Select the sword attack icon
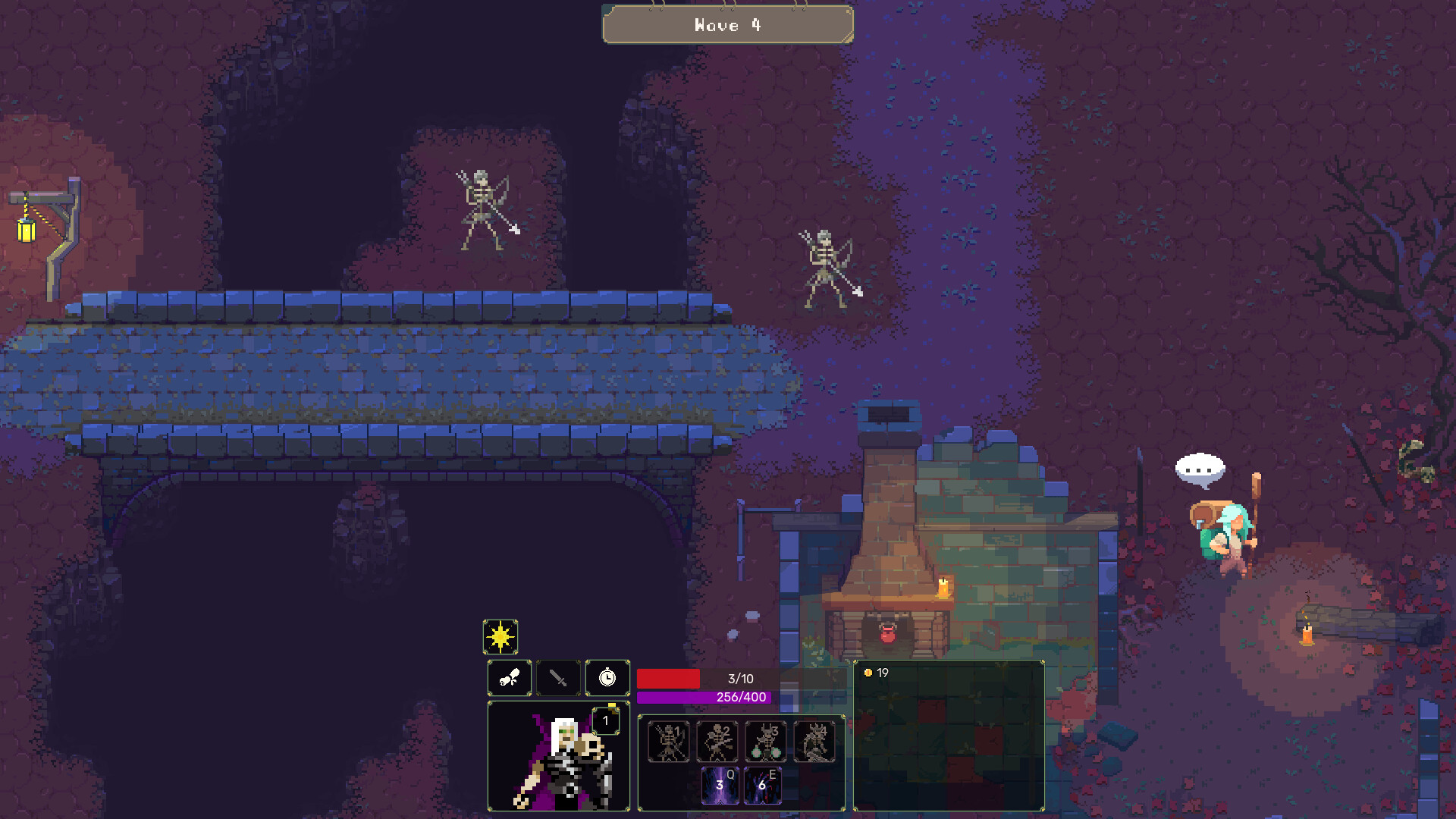The image size is (1456, 819). [x=557, y=679]
